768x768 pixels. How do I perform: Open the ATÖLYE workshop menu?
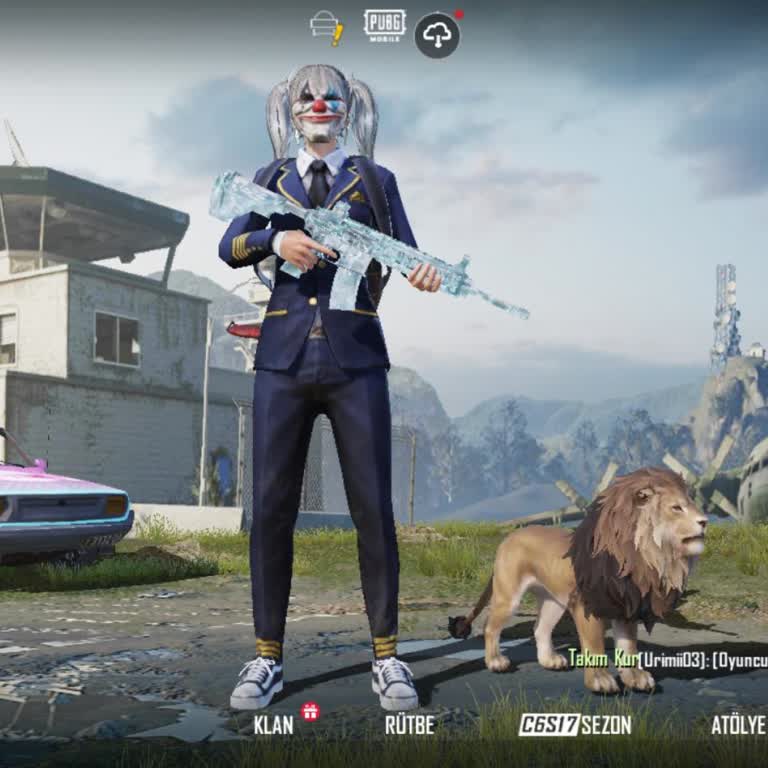737,725
